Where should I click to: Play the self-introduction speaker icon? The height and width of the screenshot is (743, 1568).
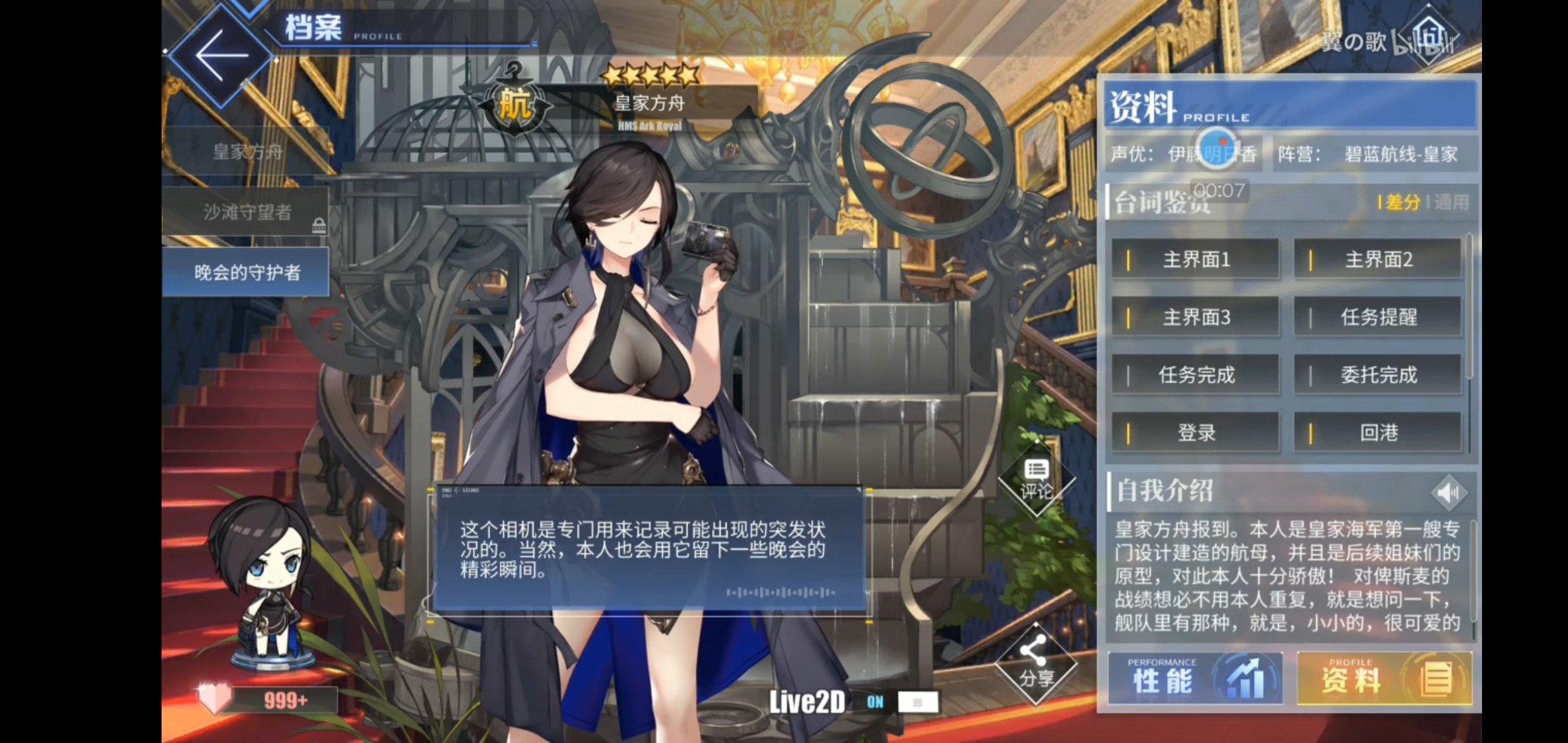pos(1448,493)
